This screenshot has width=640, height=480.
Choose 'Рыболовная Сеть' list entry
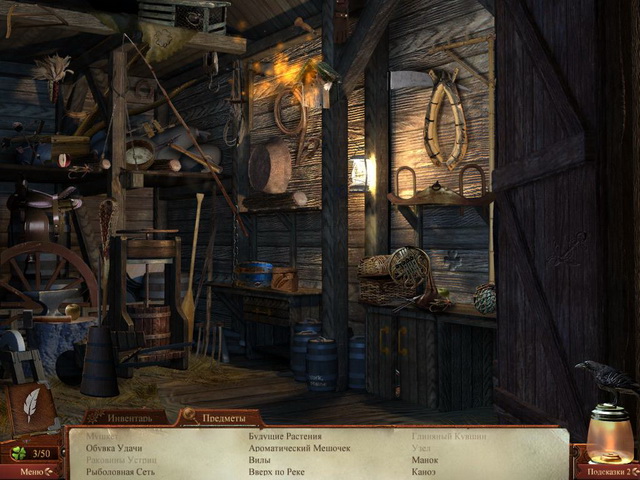[x=120, y=471]
